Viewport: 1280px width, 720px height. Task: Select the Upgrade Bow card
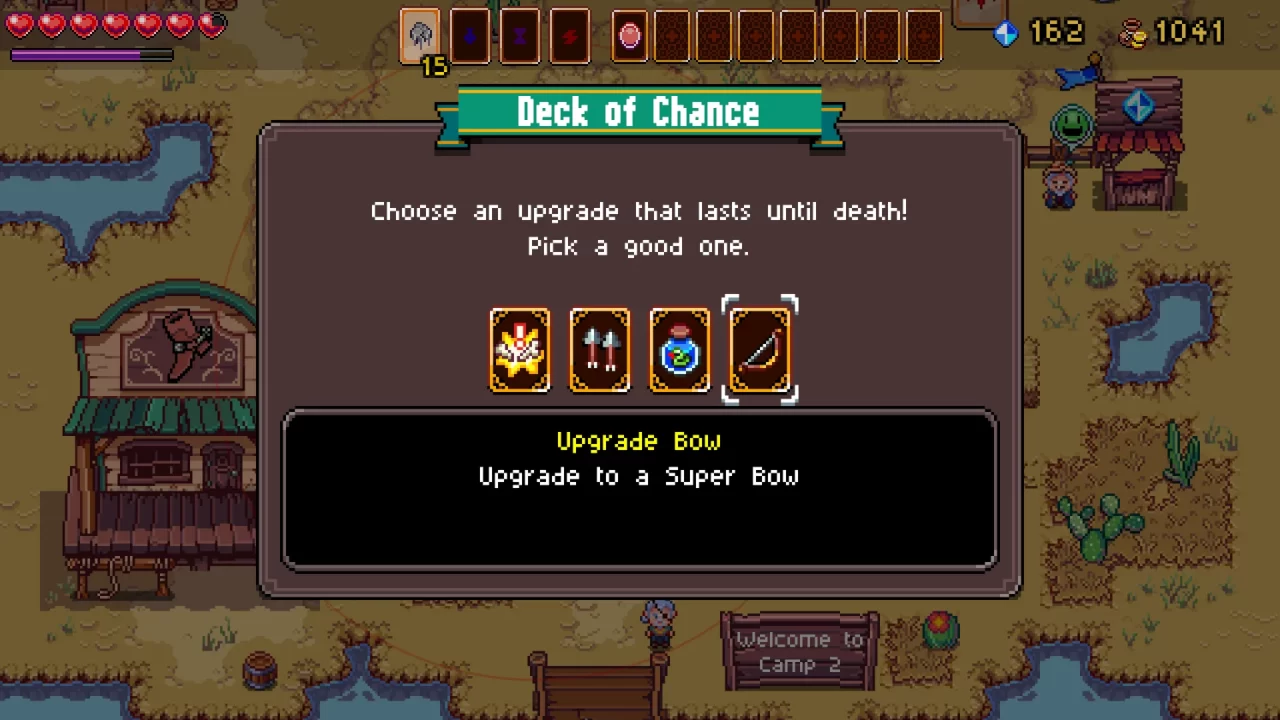point(759,349)
